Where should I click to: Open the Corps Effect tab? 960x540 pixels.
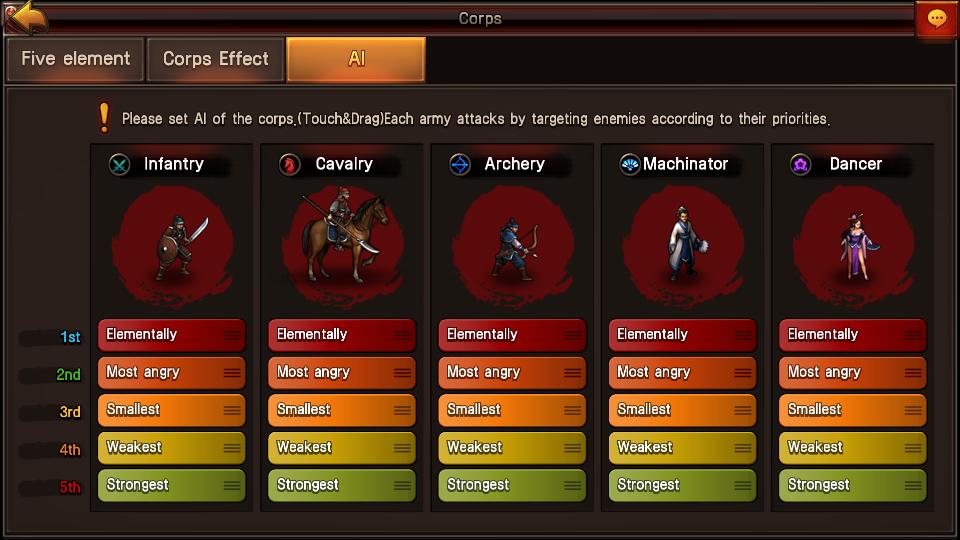[216, 59]
